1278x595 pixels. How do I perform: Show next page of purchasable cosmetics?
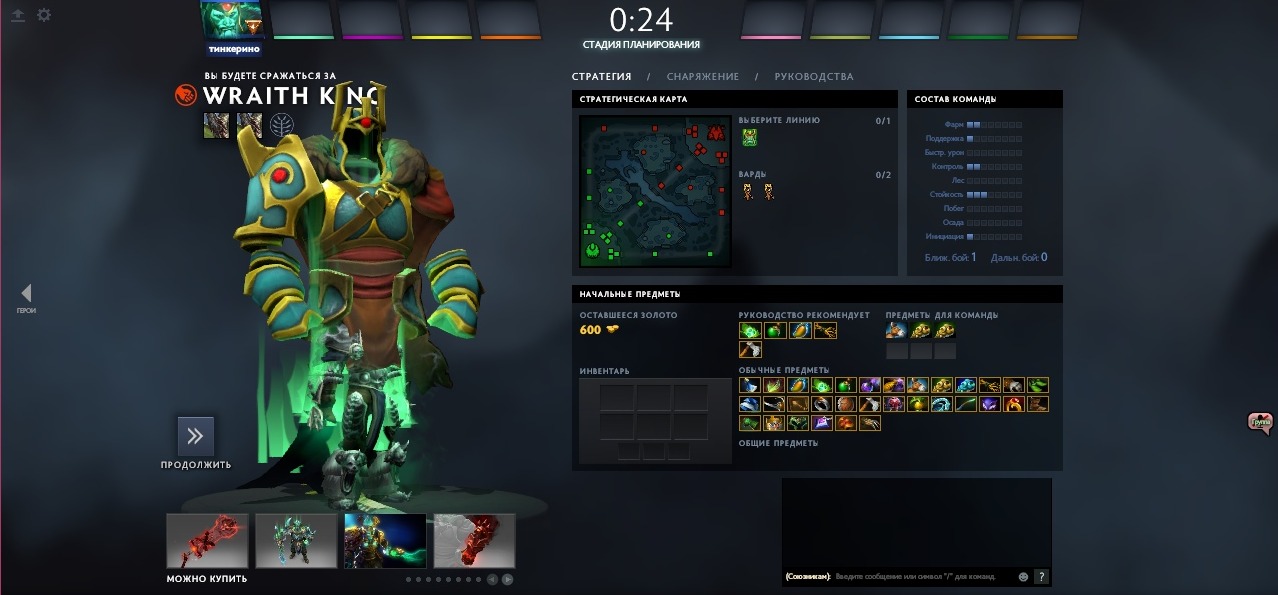508,579
